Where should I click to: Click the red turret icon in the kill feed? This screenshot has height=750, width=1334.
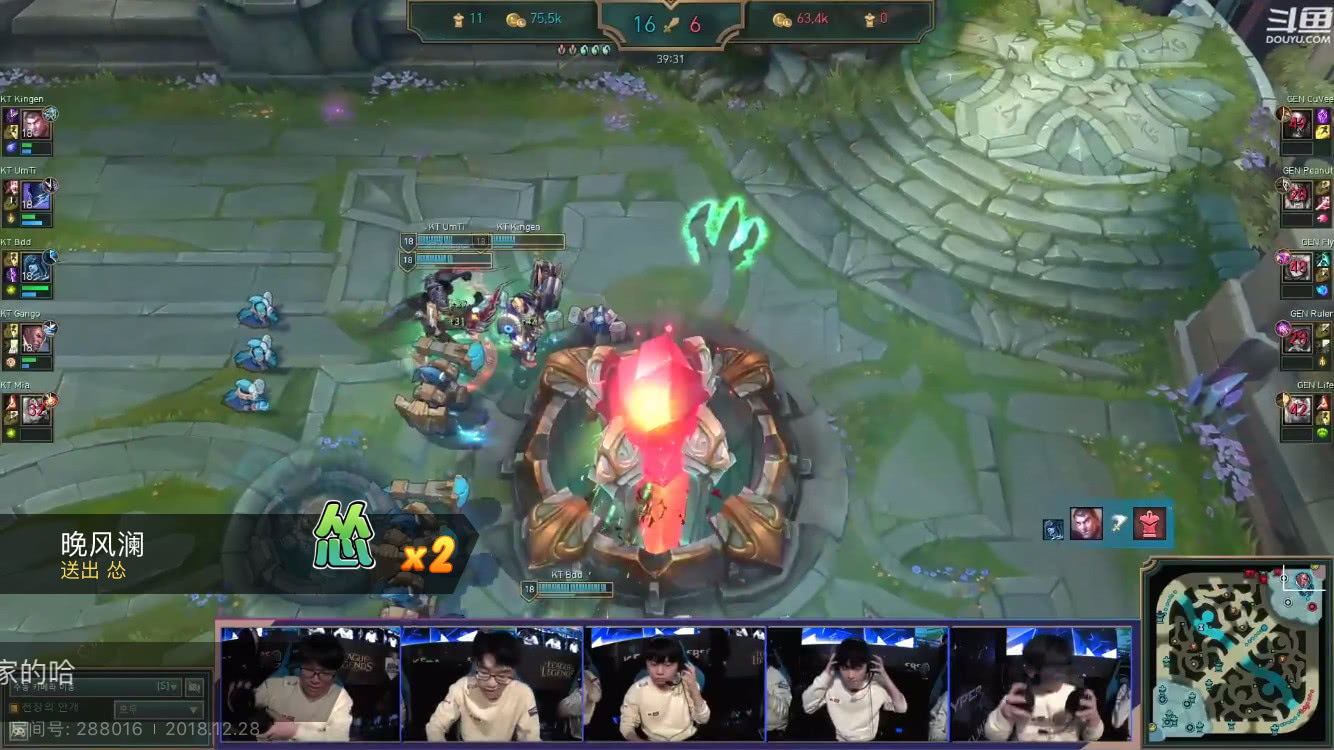tap(1150, 523)
